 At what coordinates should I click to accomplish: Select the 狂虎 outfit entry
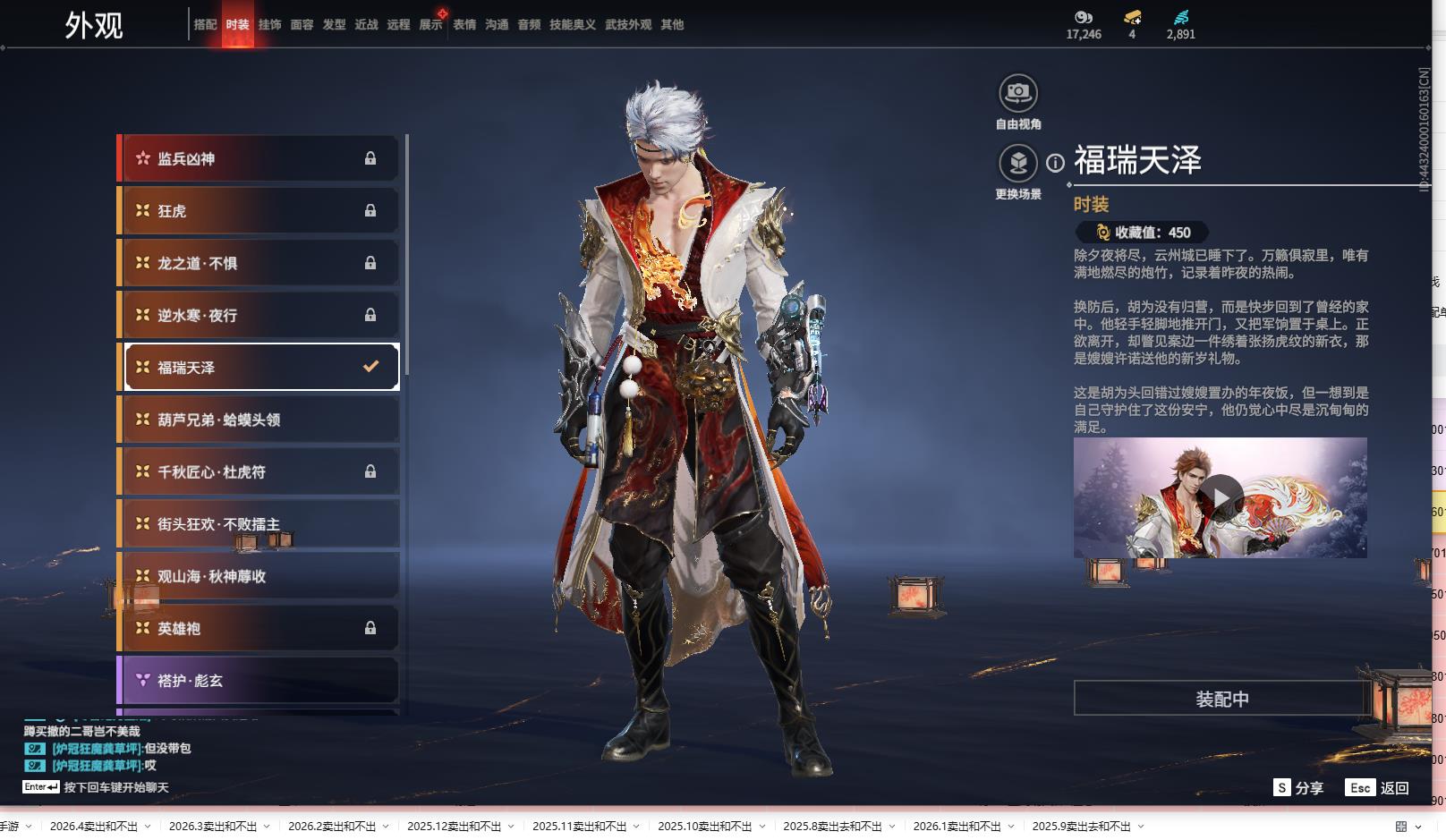coord(259,211)
